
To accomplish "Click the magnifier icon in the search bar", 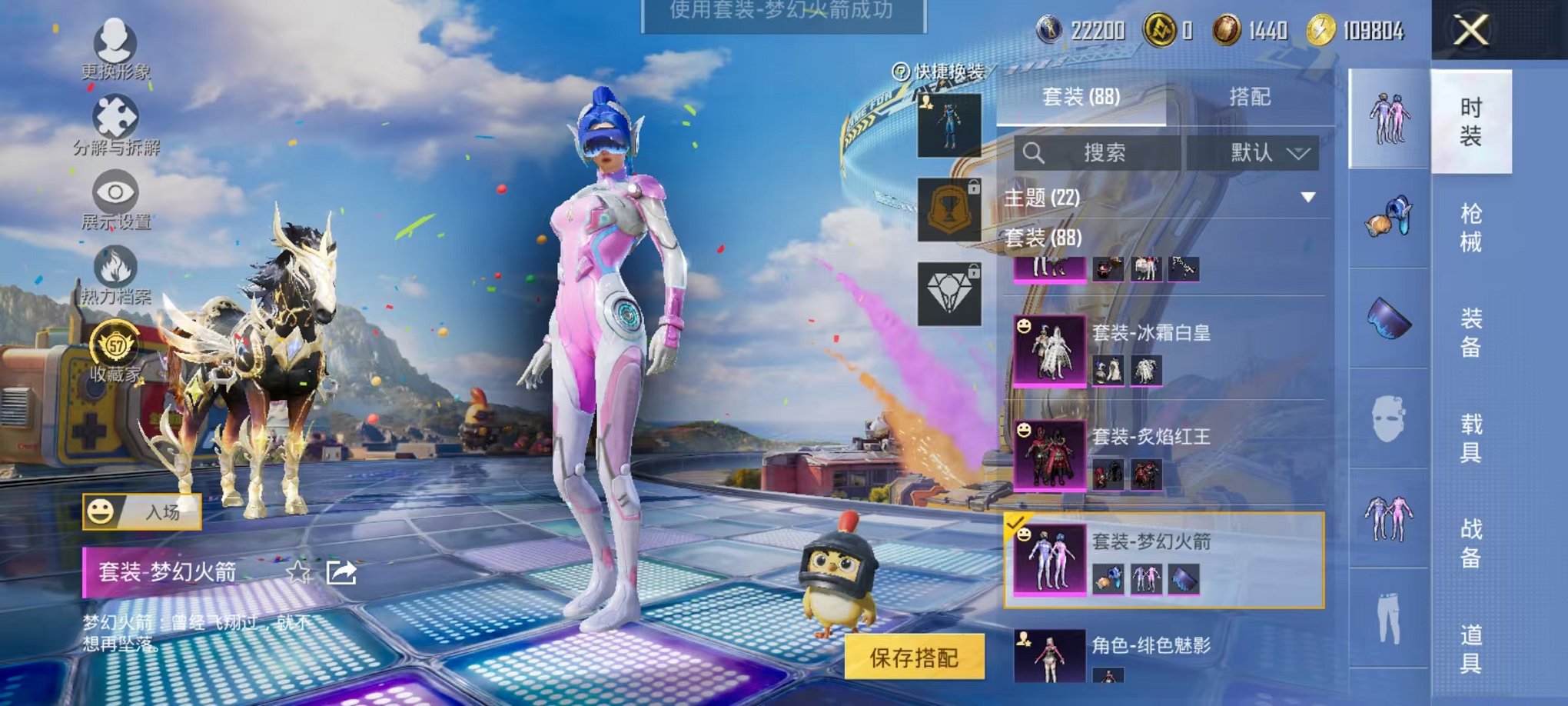I will 1034,152.
